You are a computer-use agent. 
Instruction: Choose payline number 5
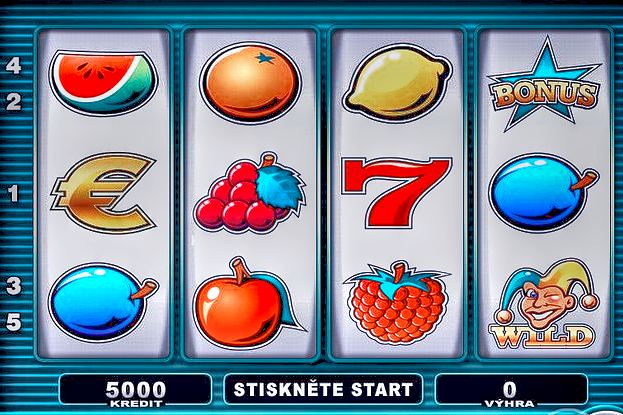point(14,322)
